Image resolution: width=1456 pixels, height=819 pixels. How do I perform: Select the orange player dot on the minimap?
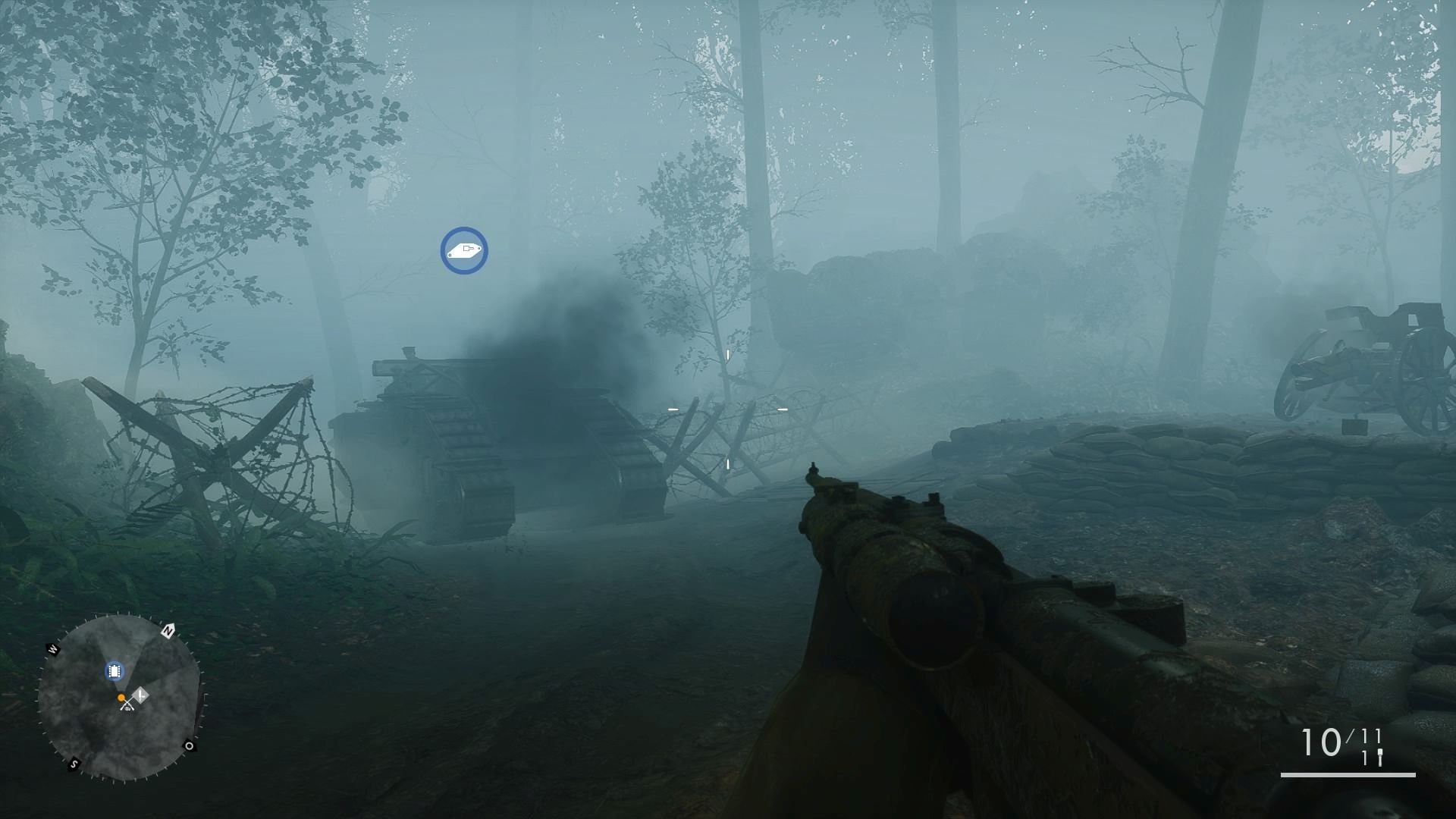coord(121,697)
